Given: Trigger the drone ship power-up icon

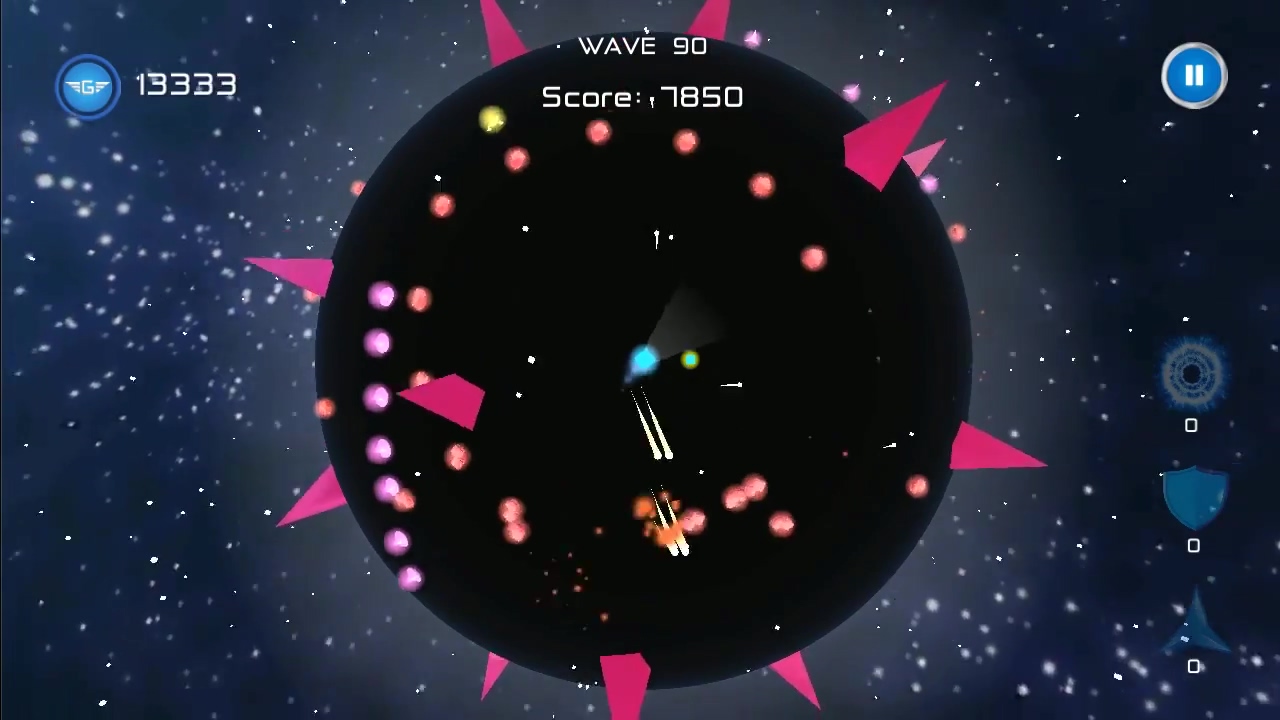Looking at the screenshot, I should (x=1196, y=618).
